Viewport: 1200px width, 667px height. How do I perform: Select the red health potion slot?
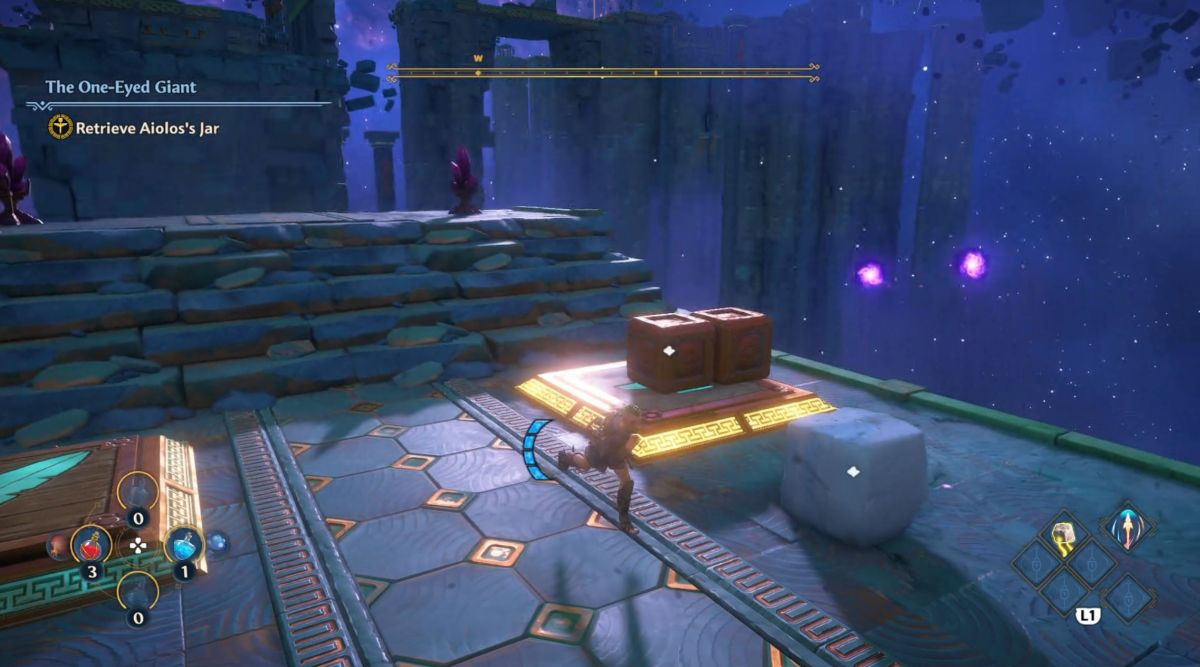point(91,545)
